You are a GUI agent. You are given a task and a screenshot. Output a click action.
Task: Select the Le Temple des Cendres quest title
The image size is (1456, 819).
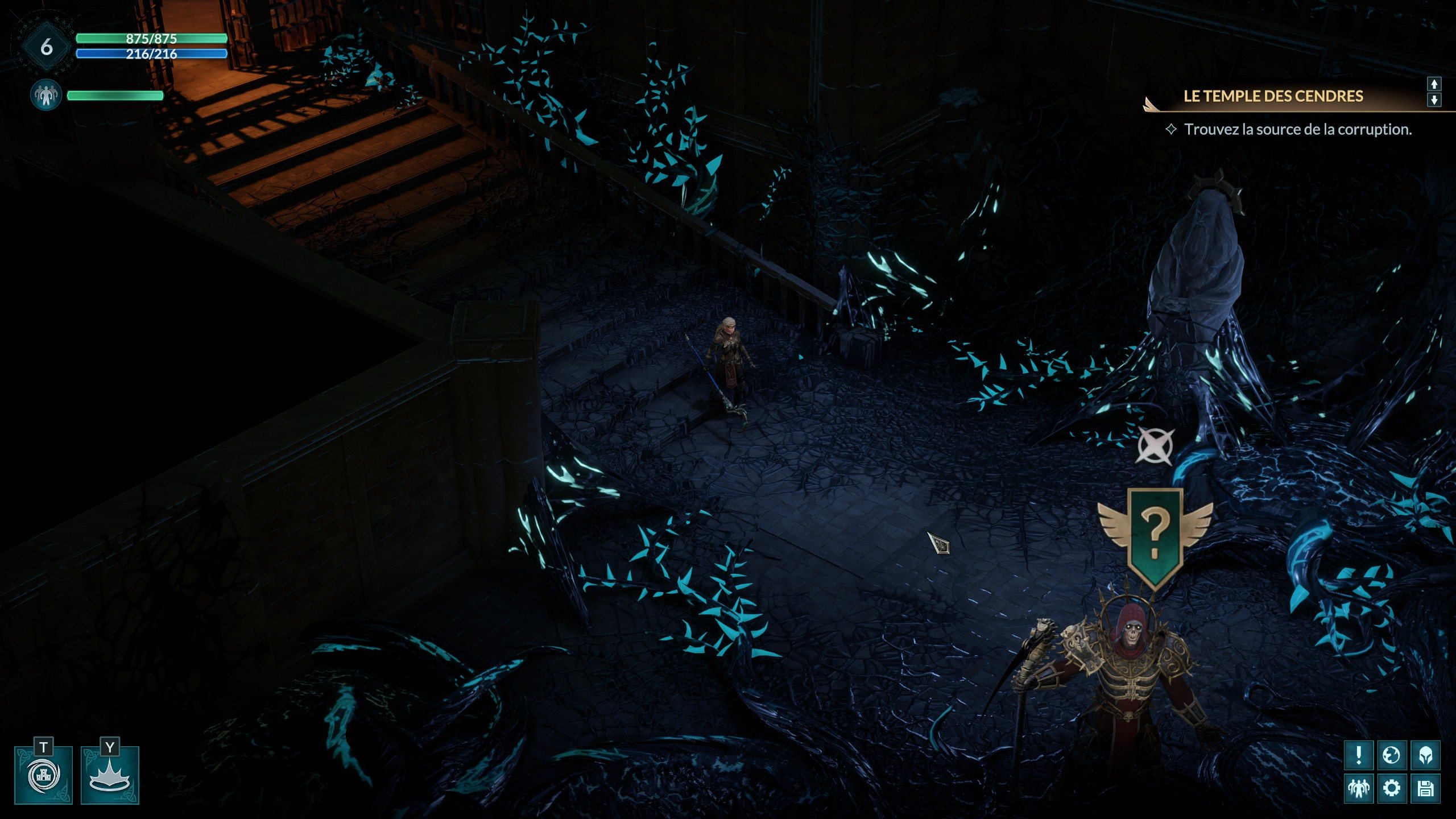pos(1273,96)
